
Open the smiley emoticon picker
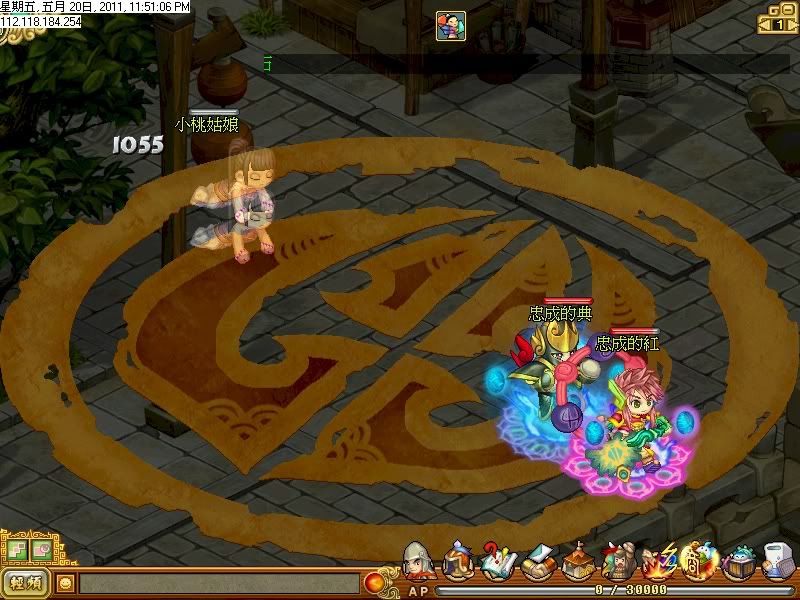tap(65, 583)
